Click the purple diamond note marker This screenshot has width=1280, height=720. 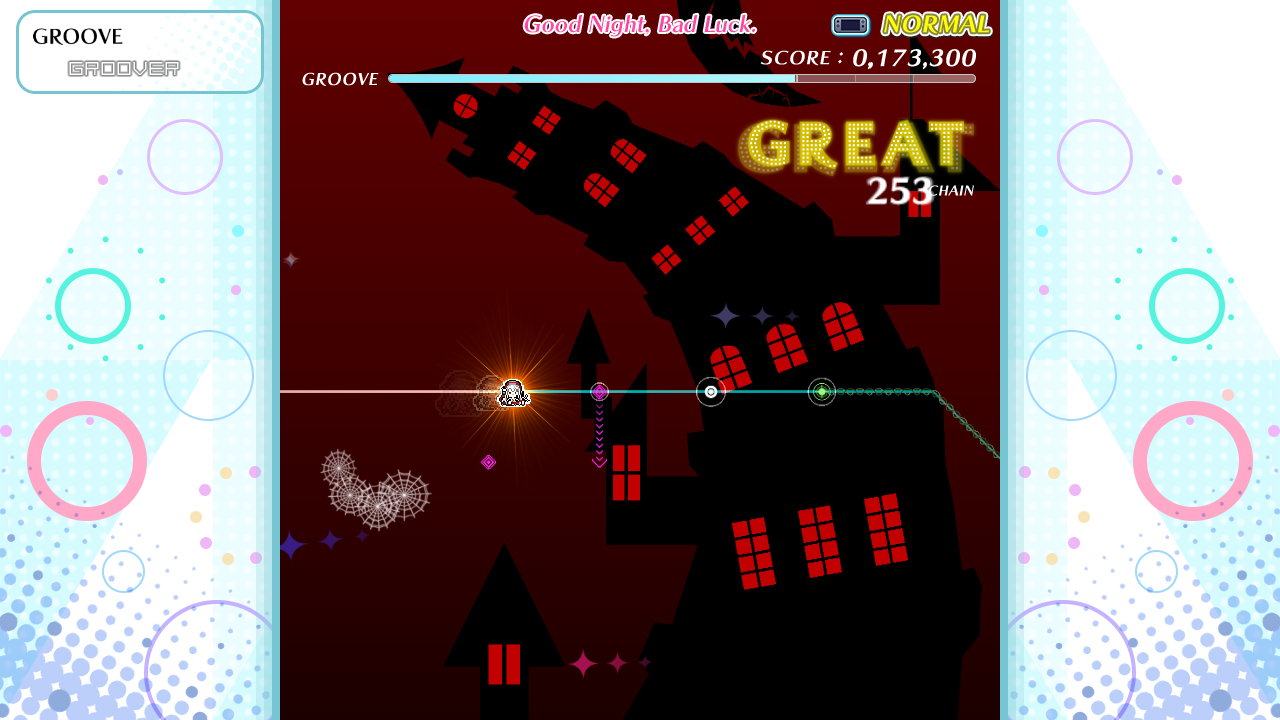[x=599, y=392]
